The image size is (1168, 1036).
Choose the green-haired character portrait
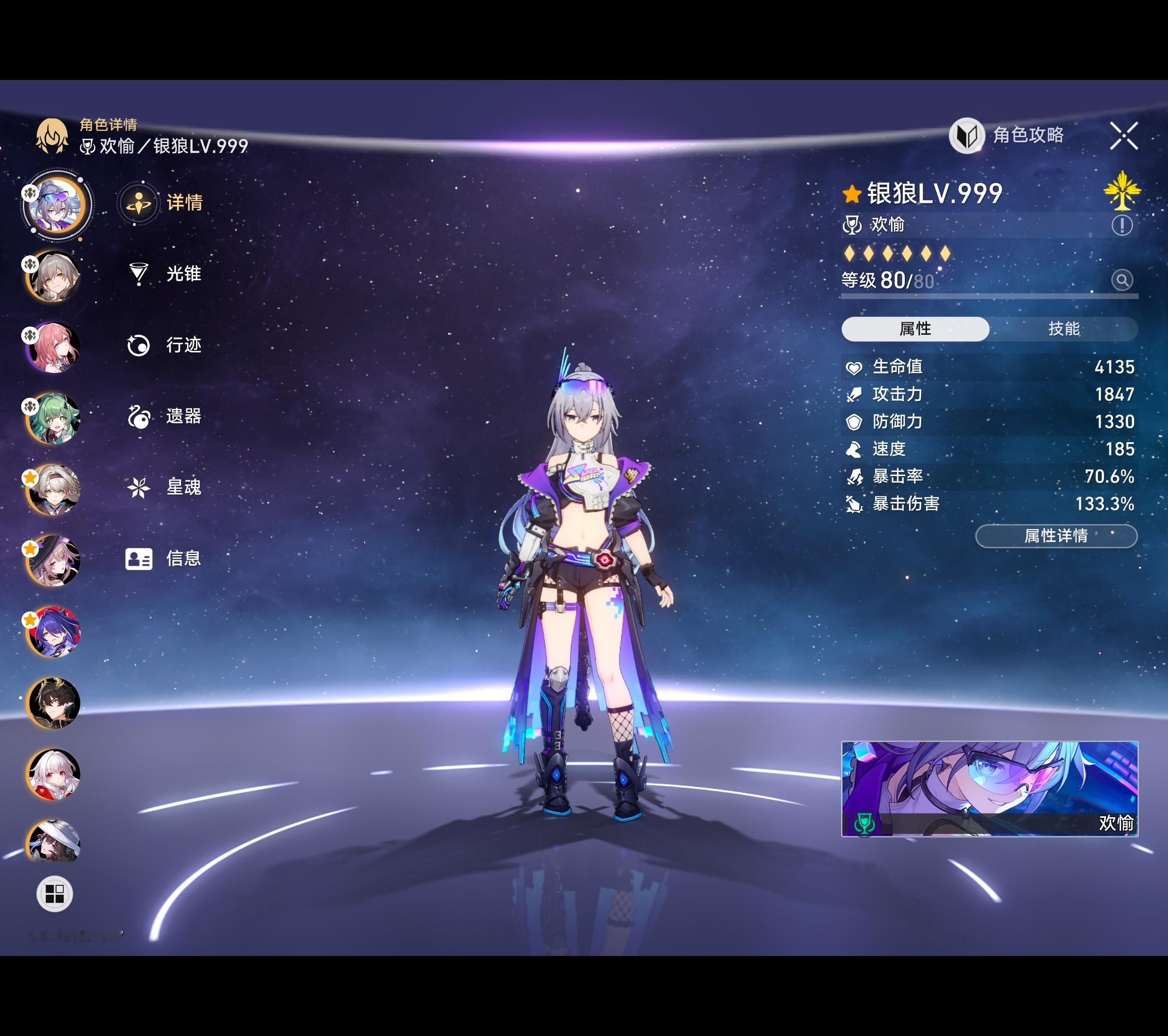click(x=54, y=419)
